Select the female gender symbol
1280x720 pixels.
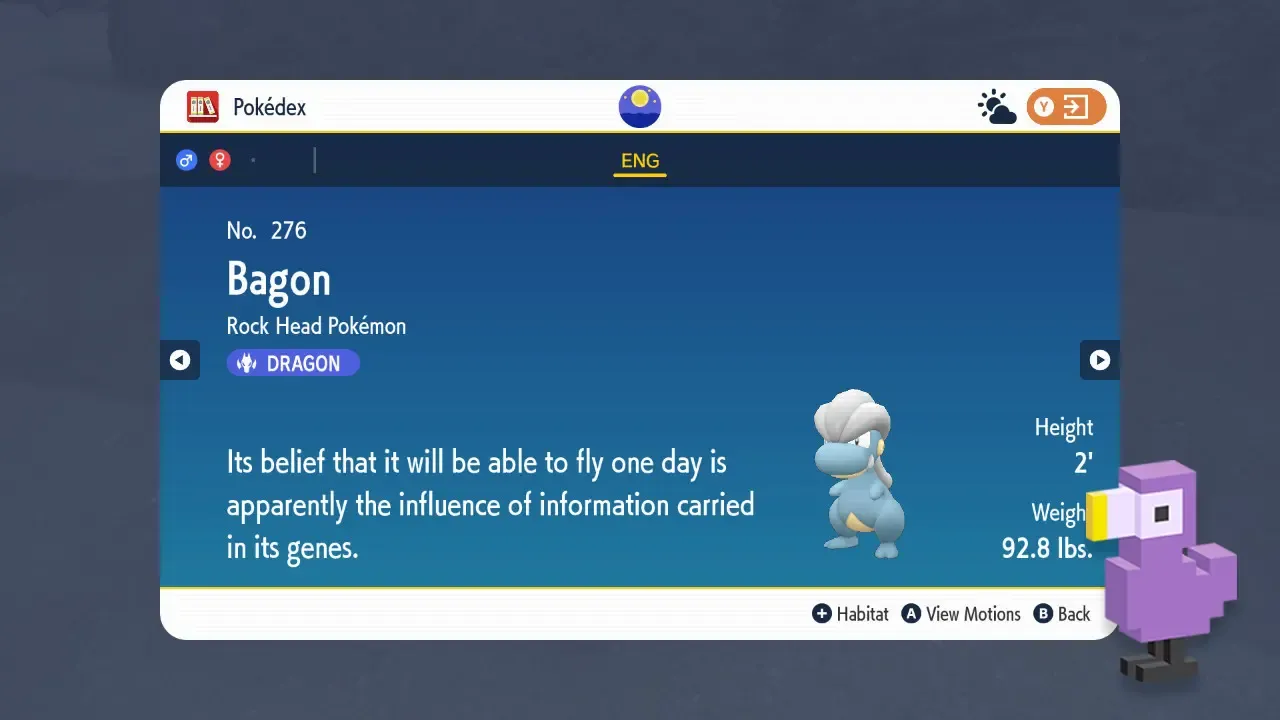coord(219,159)
